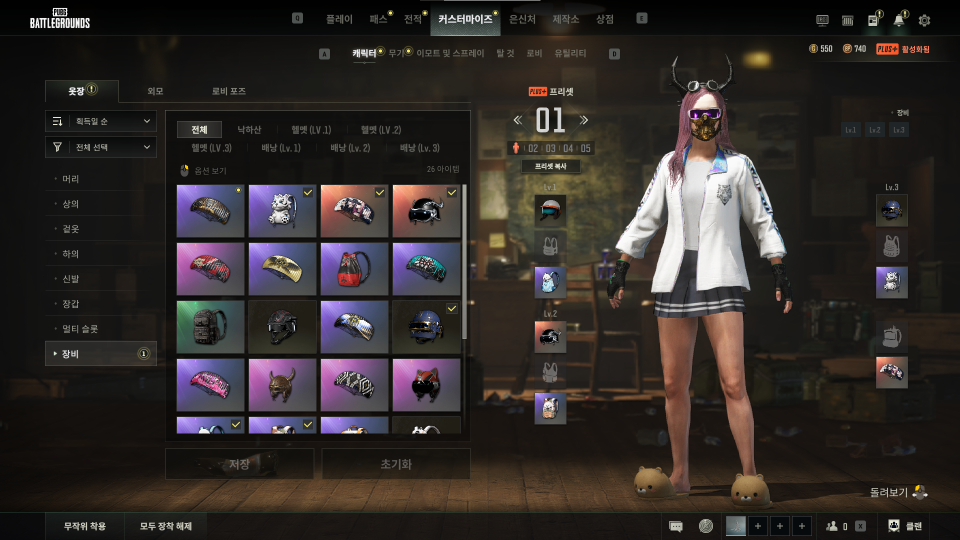The height and width of the screenshot is (540, 960).
Task: Choose 무작위 착용 random outfit
Action: (85, 526)
